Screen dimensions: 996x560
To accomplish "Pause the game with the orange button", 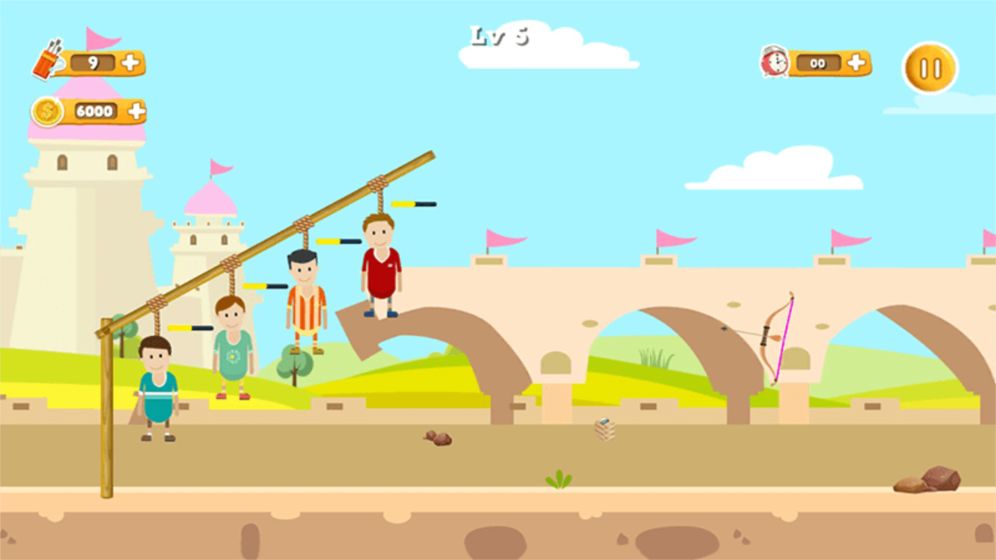I will (x=930, y=68).
